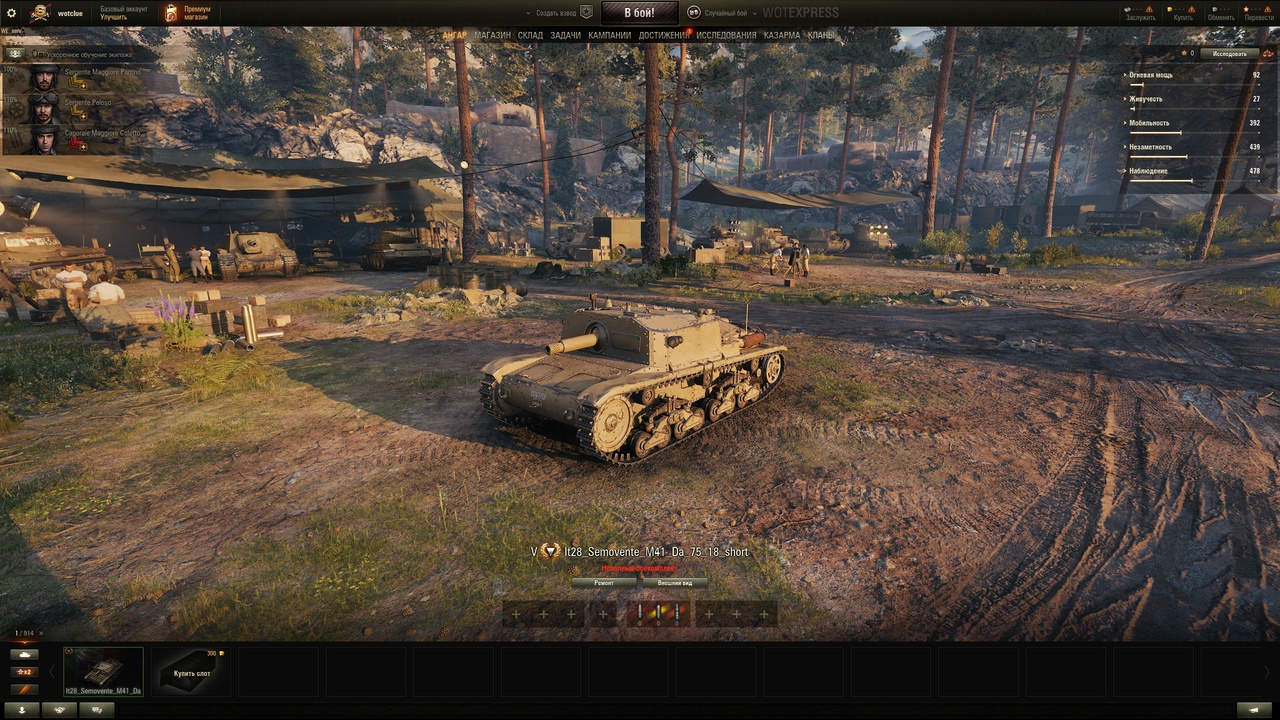Show the ДОСТИЖЕНИЯ tab
This screenshot has width=1280, height=720.
pyautogui.click(x=664, y=36)
